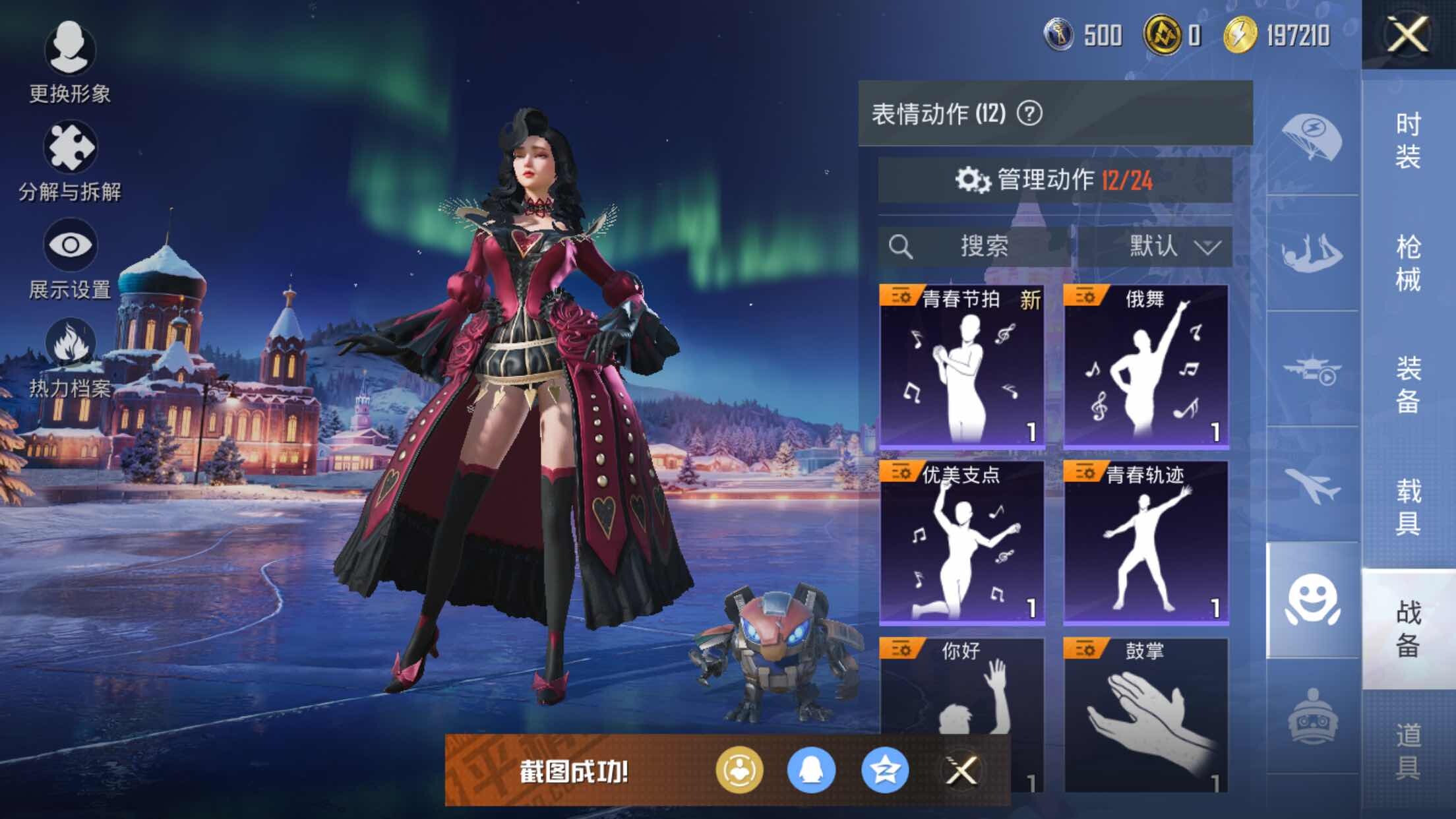Viewport: 1456px width, 819px height.
Task: Open 热力档案 flame profile
Action: (x=70, y=357)
